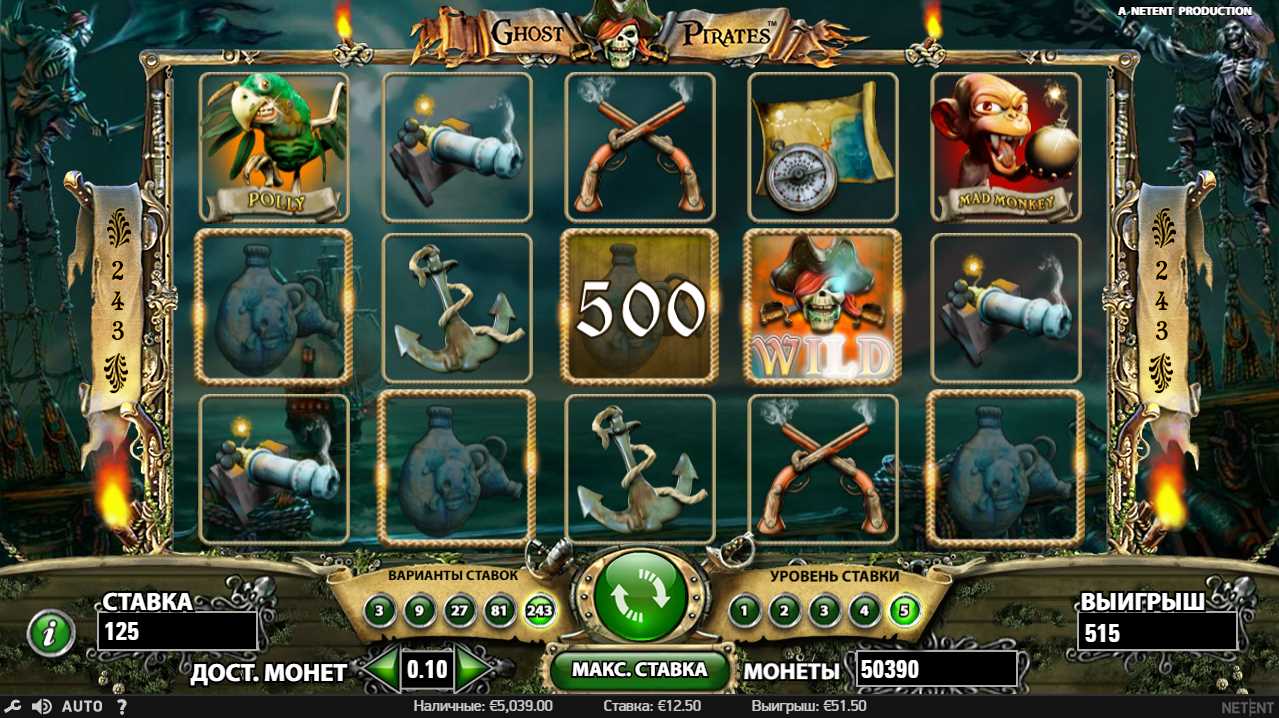Choose bet level 4
The image size is (1279, 718).
click(x=864, y=609)
